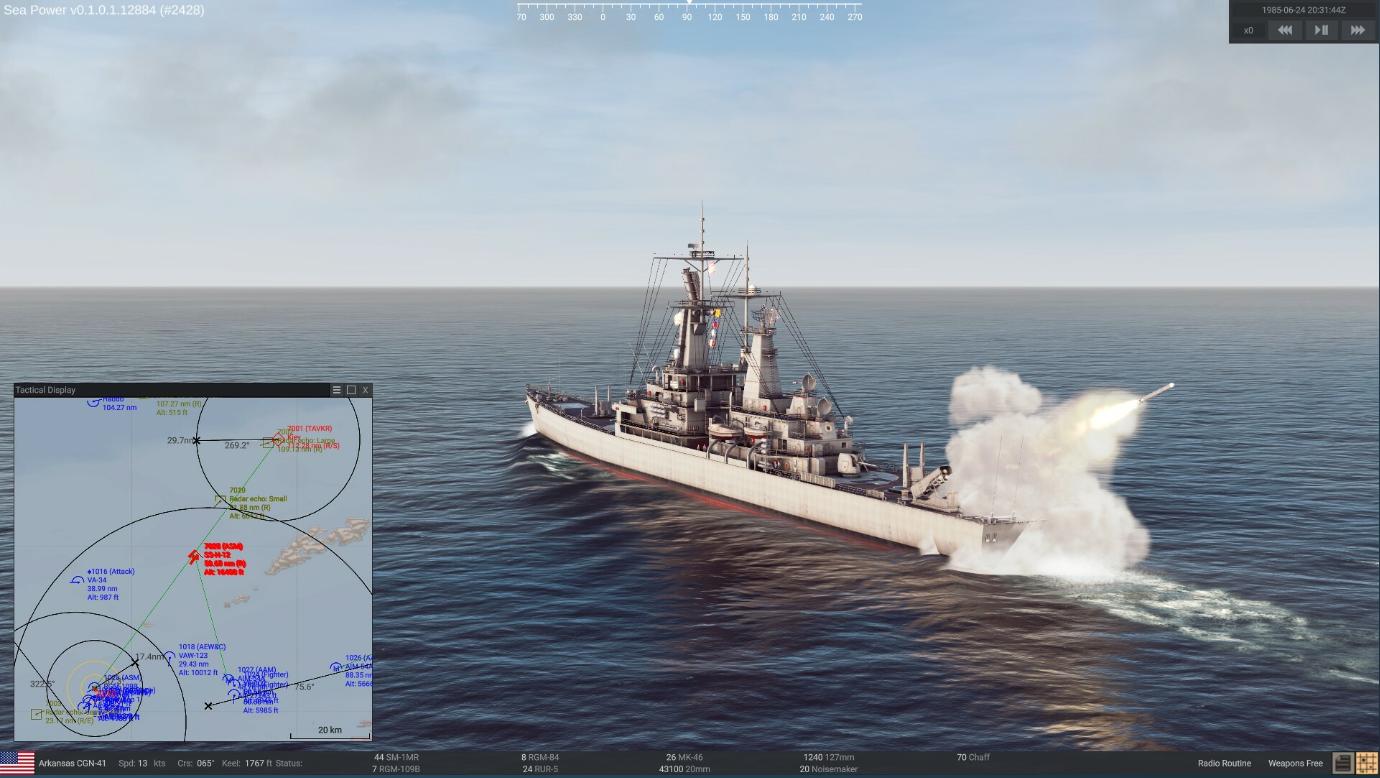Select the SM-1MR missile inventory entry
Viewport: 1380px width, 778px height.
(395, 756)
